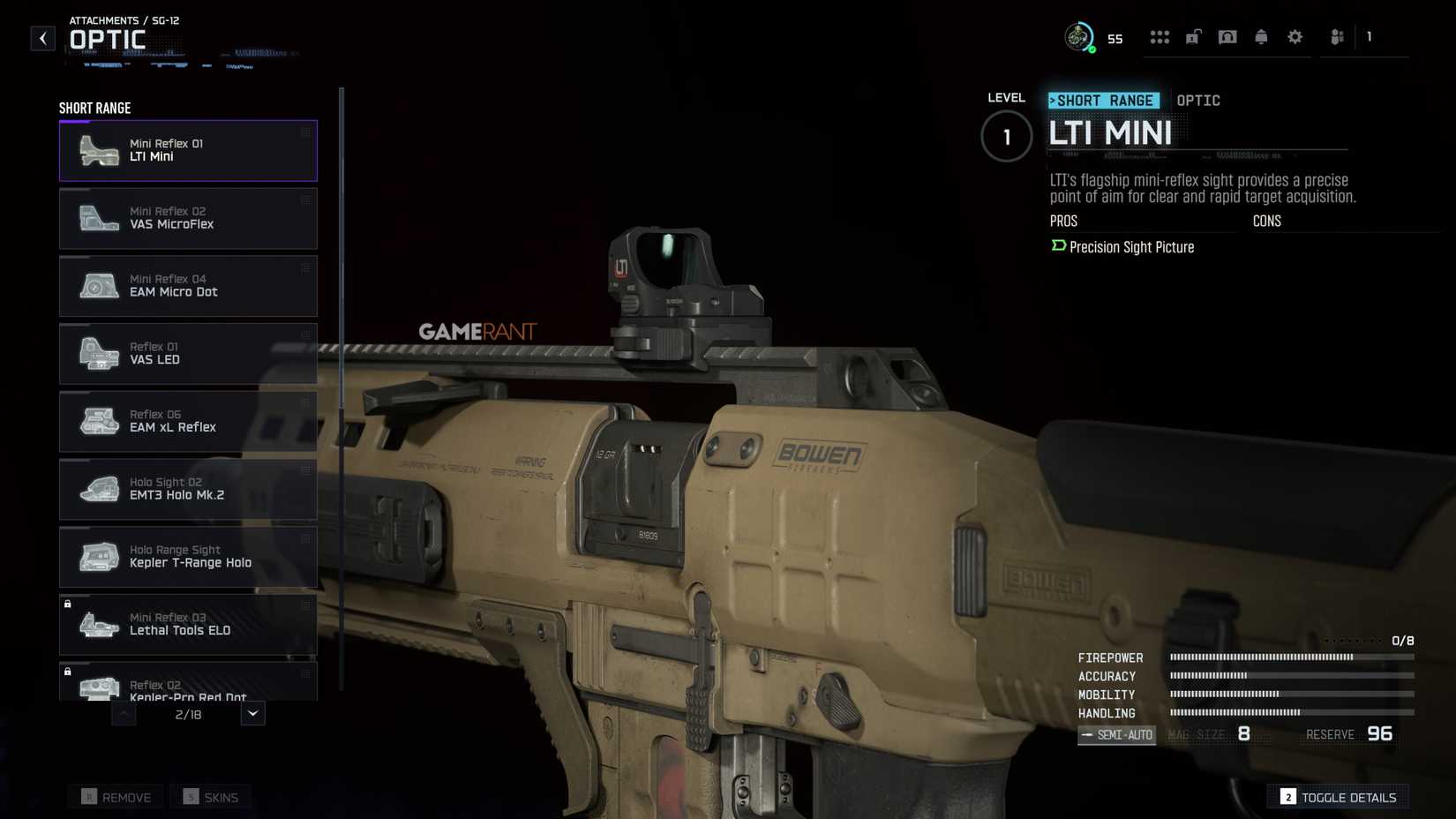
Task: Click the down chevron below the attachment list
Action: (252, 713)
